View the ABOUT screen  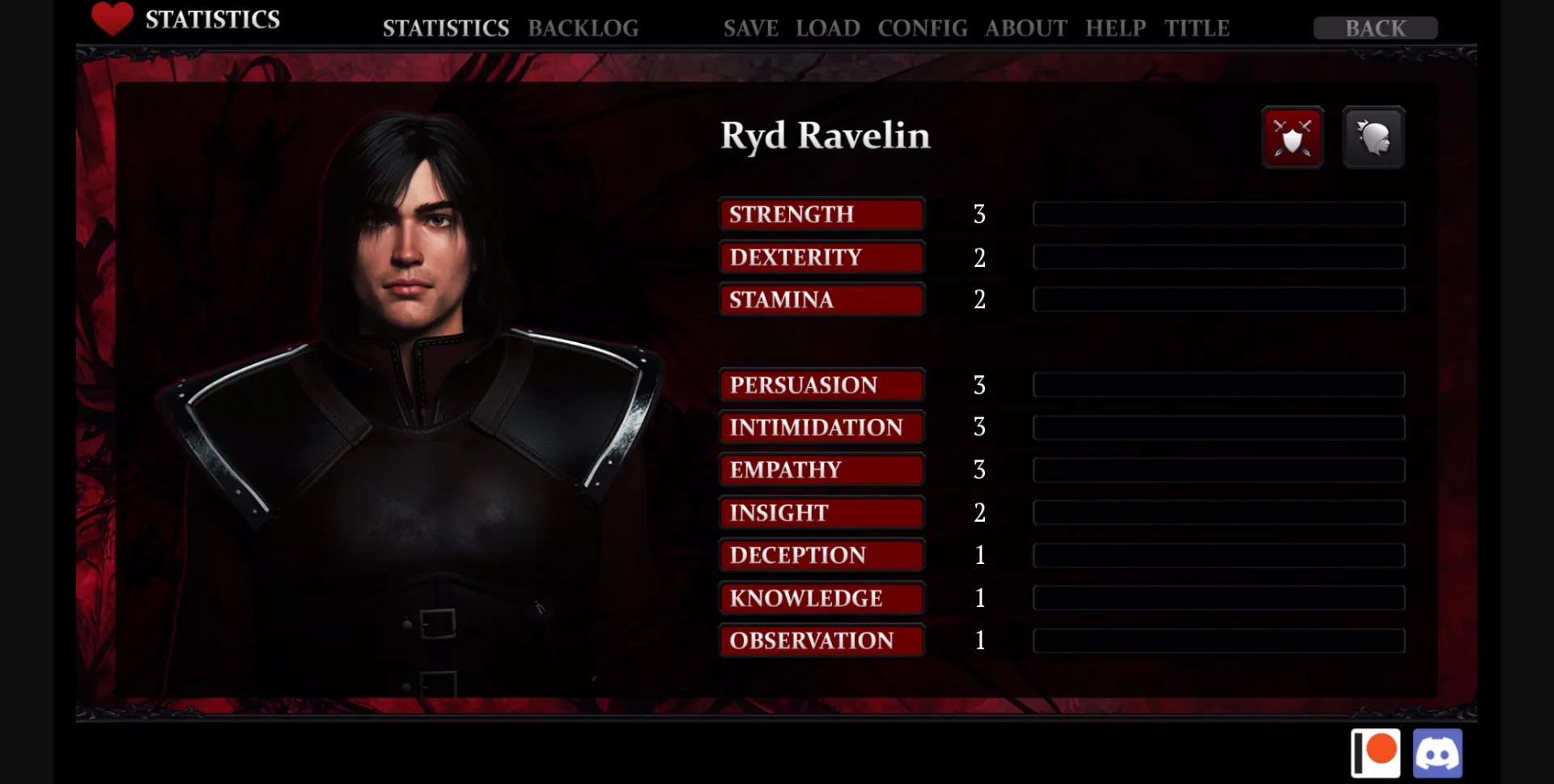(x=1025, y=28)
